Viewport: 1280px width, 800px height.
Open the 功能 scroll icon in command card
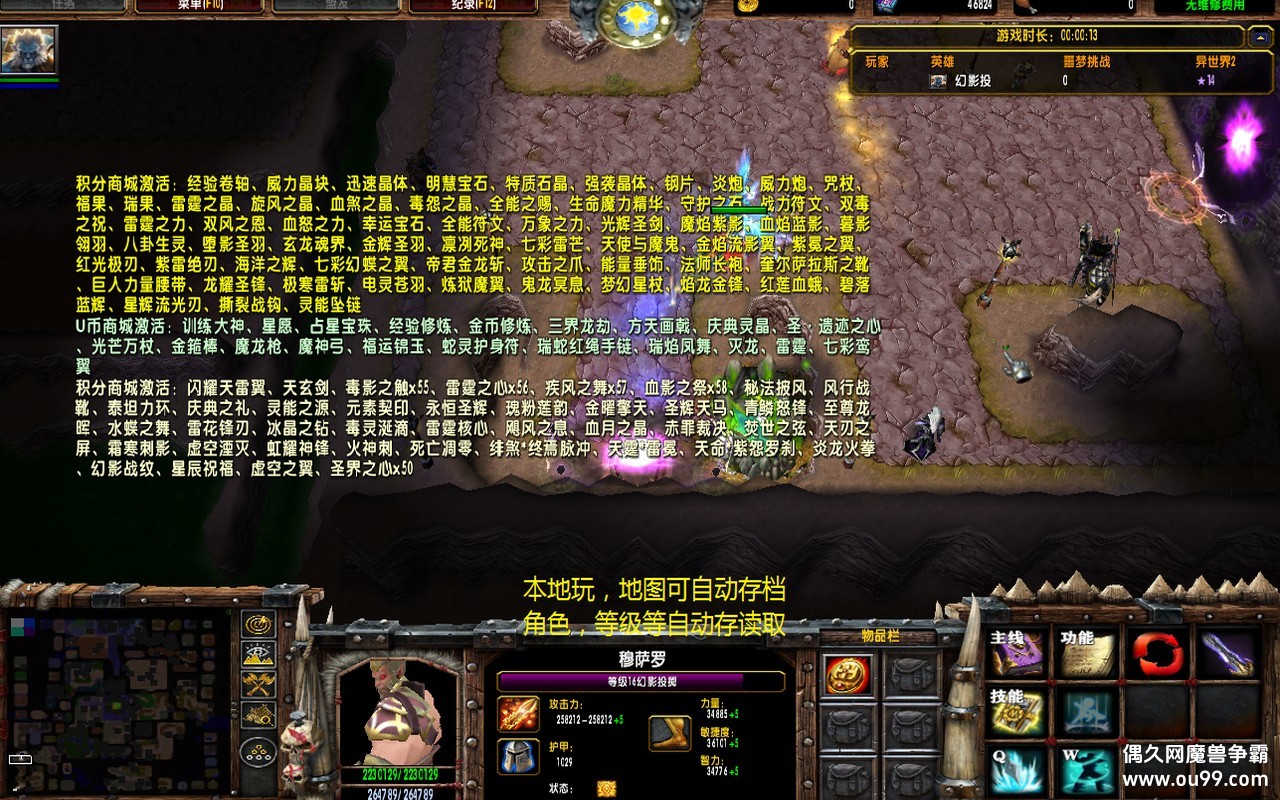1085,652
